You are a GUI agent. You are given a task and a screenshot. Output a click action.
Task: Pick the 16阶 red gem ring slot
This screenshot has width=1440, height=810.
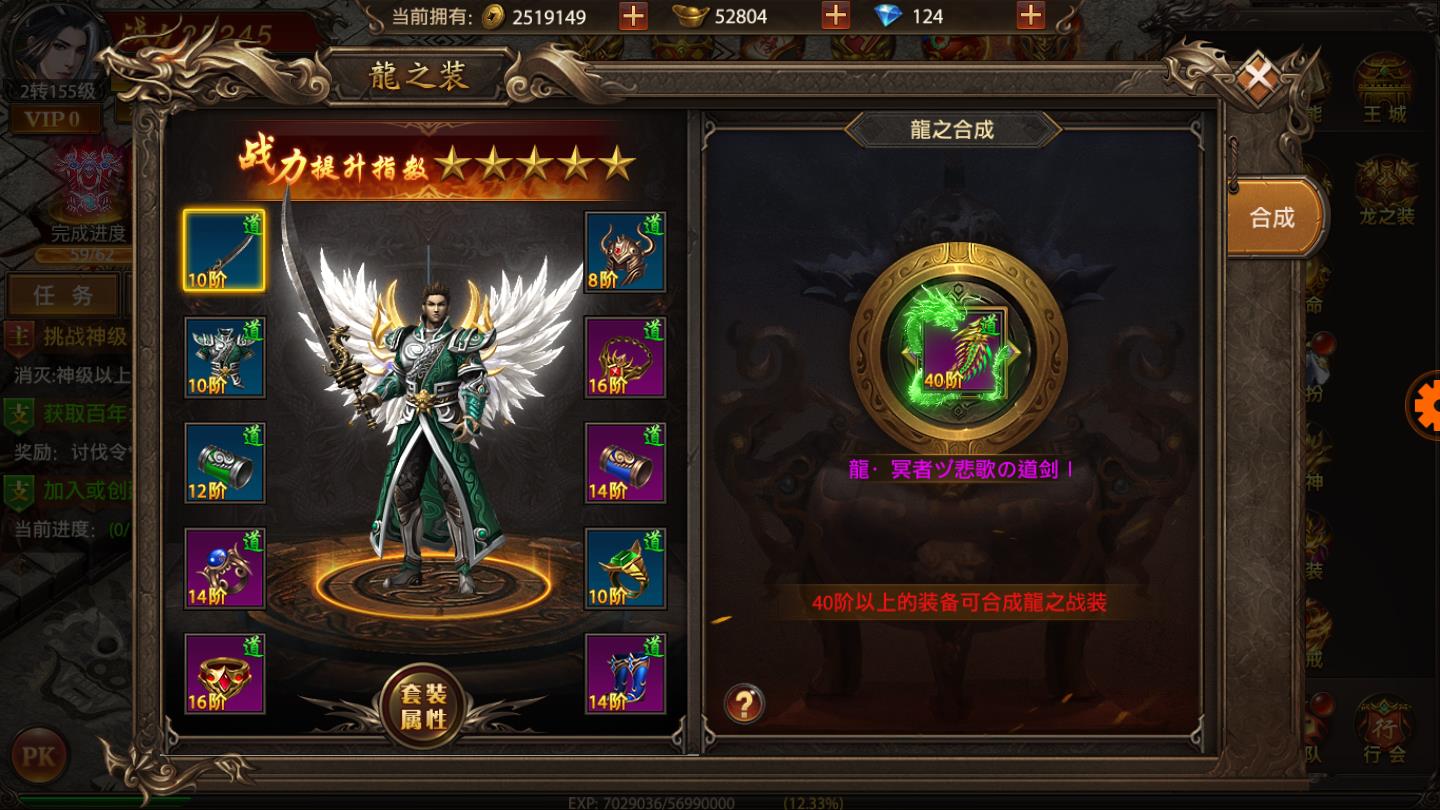click(x=224, y=674)
